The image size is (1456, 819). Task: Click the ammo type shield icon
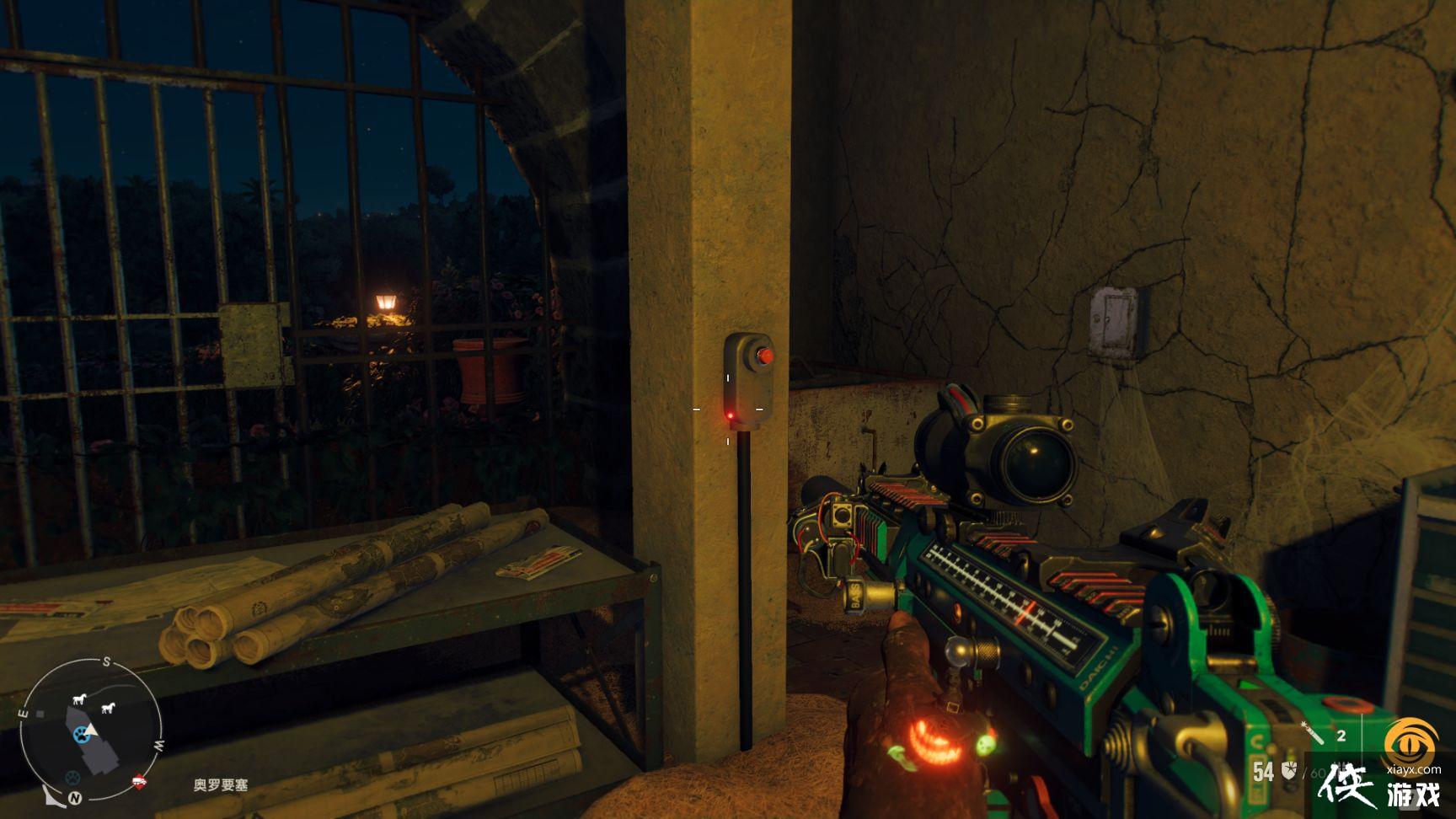point(1289,770)
